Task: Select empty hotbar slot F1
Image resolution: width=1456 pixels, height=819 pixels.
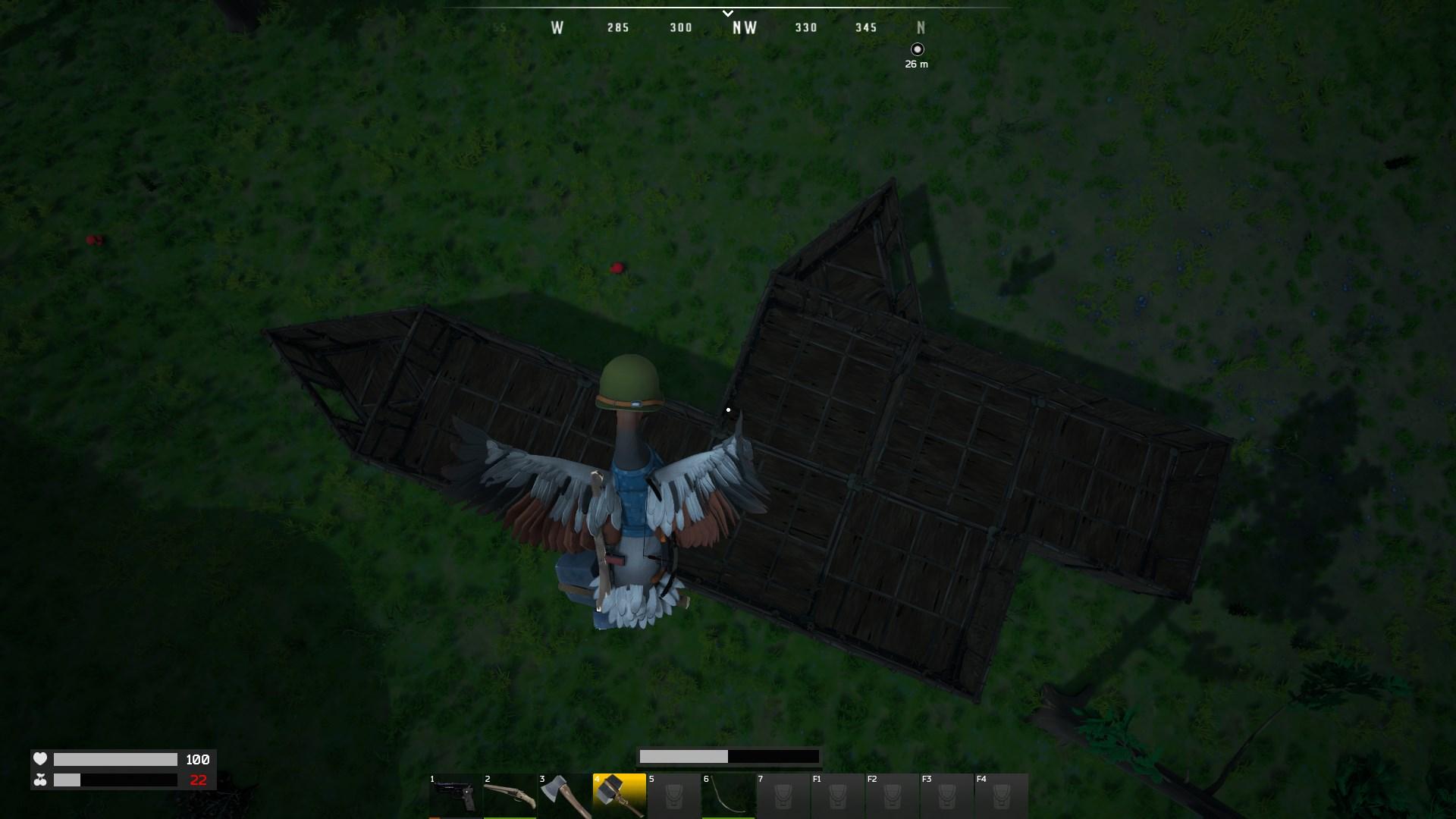Action: [837, 796]
